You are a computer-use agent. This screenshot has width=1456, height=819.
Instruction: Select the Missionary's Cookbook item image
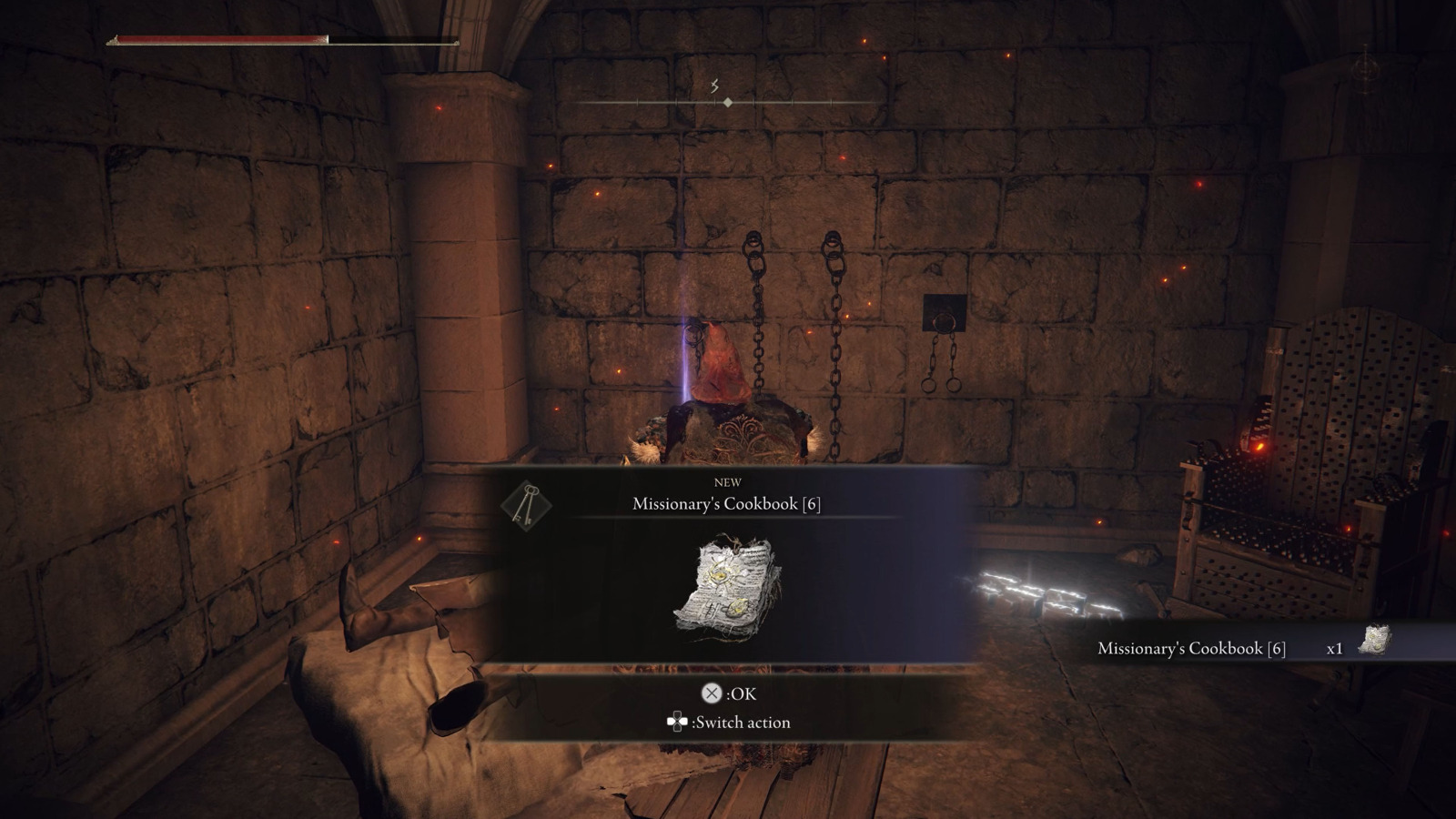(728, 588)
